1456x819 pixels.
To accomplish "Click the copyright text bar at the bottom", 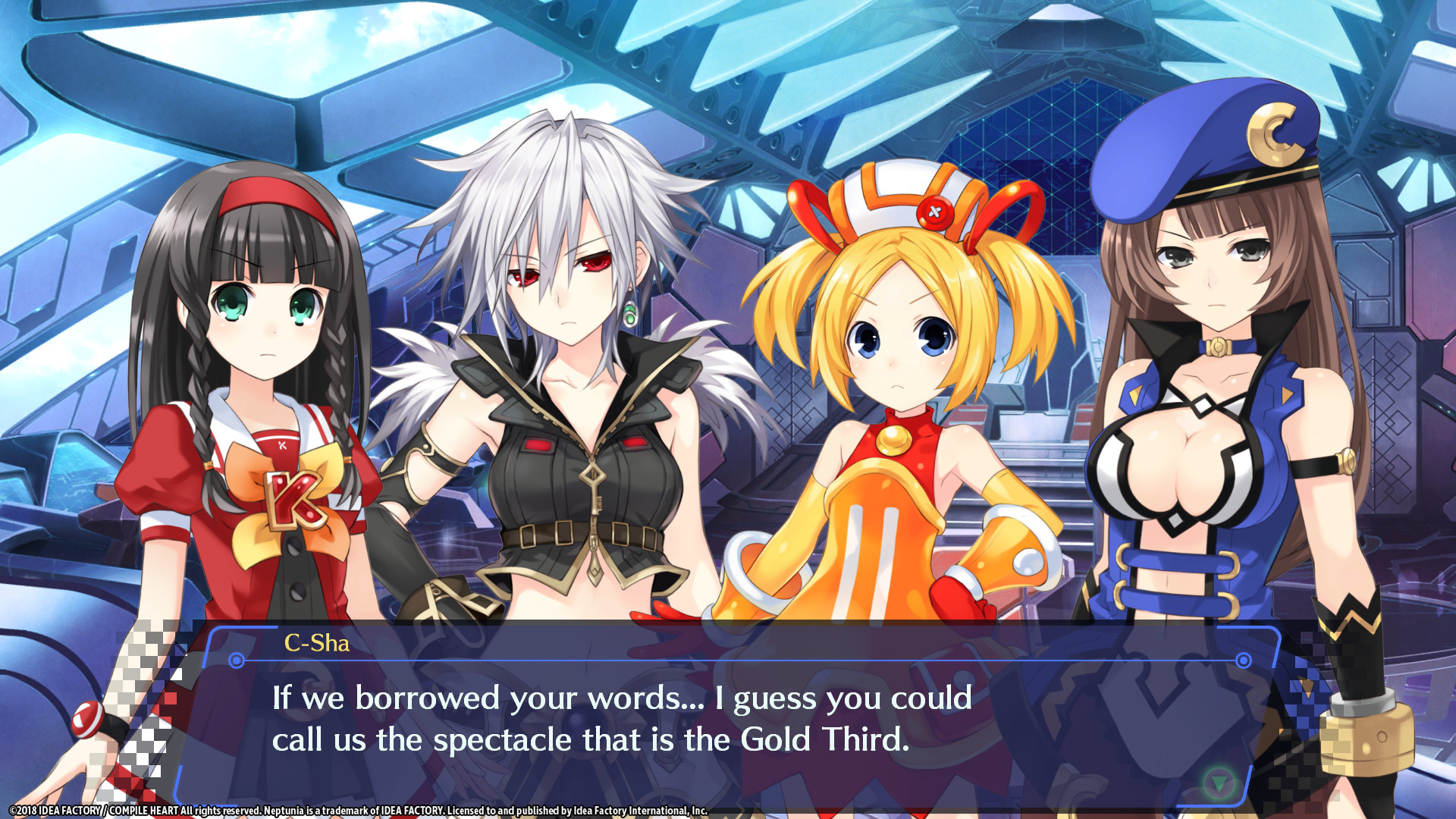I will 364,809.
